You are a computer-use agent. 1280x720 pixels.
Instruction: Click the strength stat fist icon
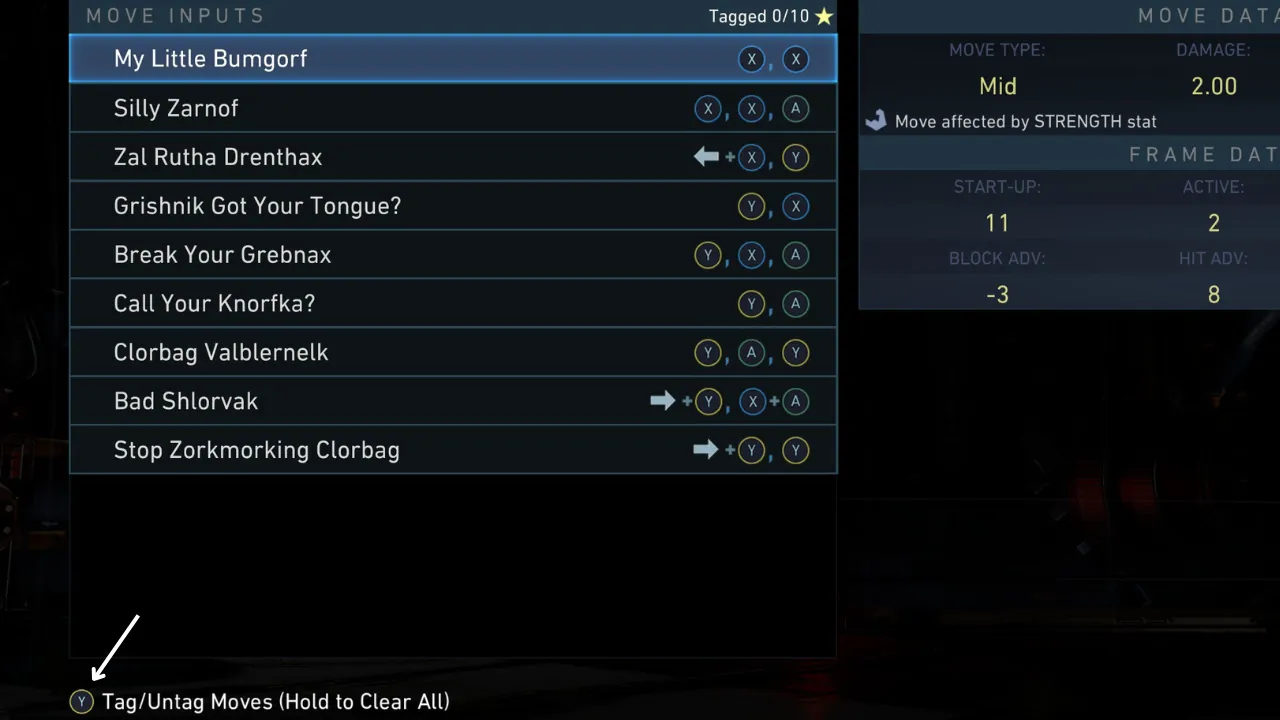[875, 120]
